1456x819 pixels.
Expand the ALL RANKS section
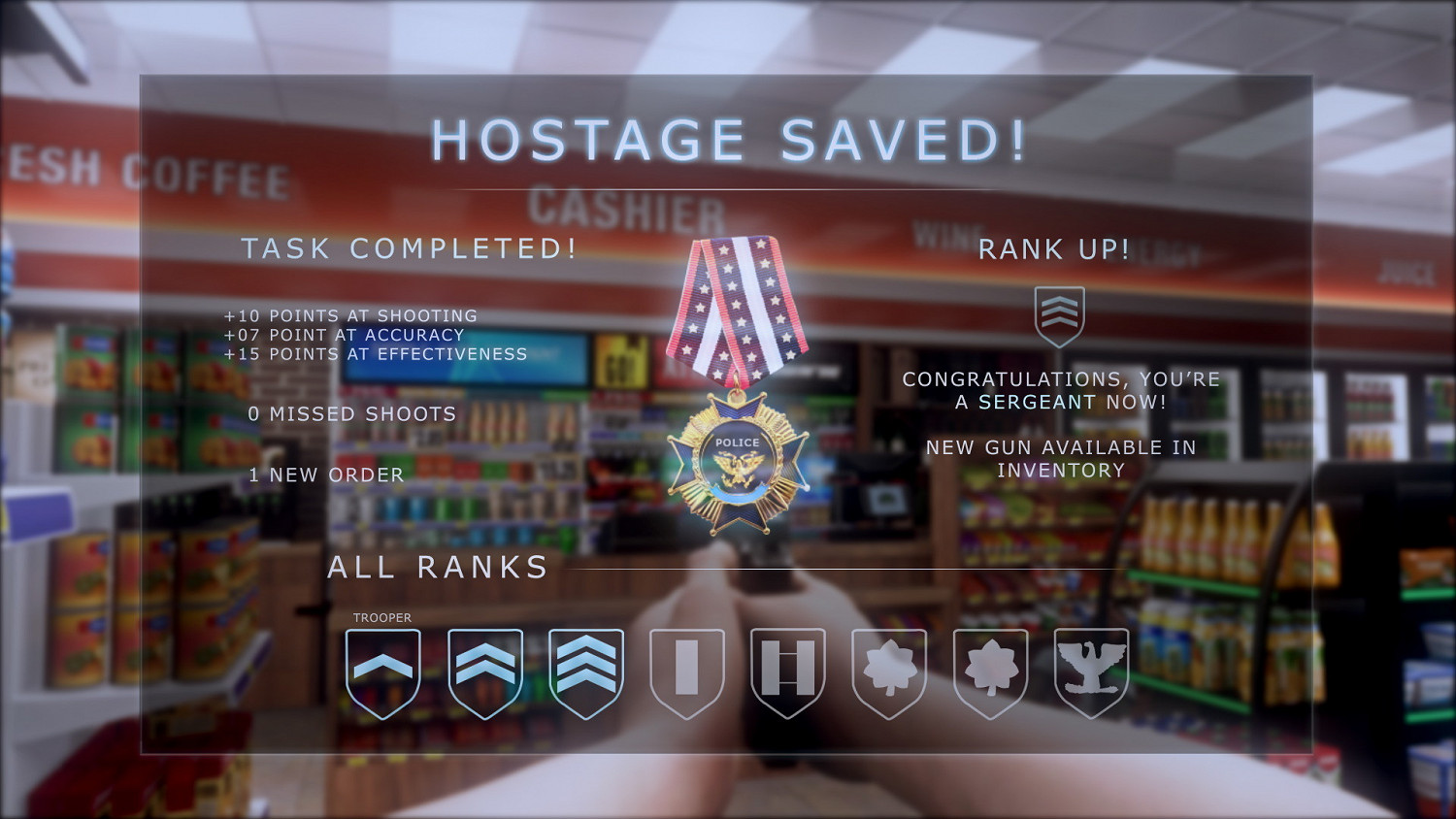pos(438,568)
